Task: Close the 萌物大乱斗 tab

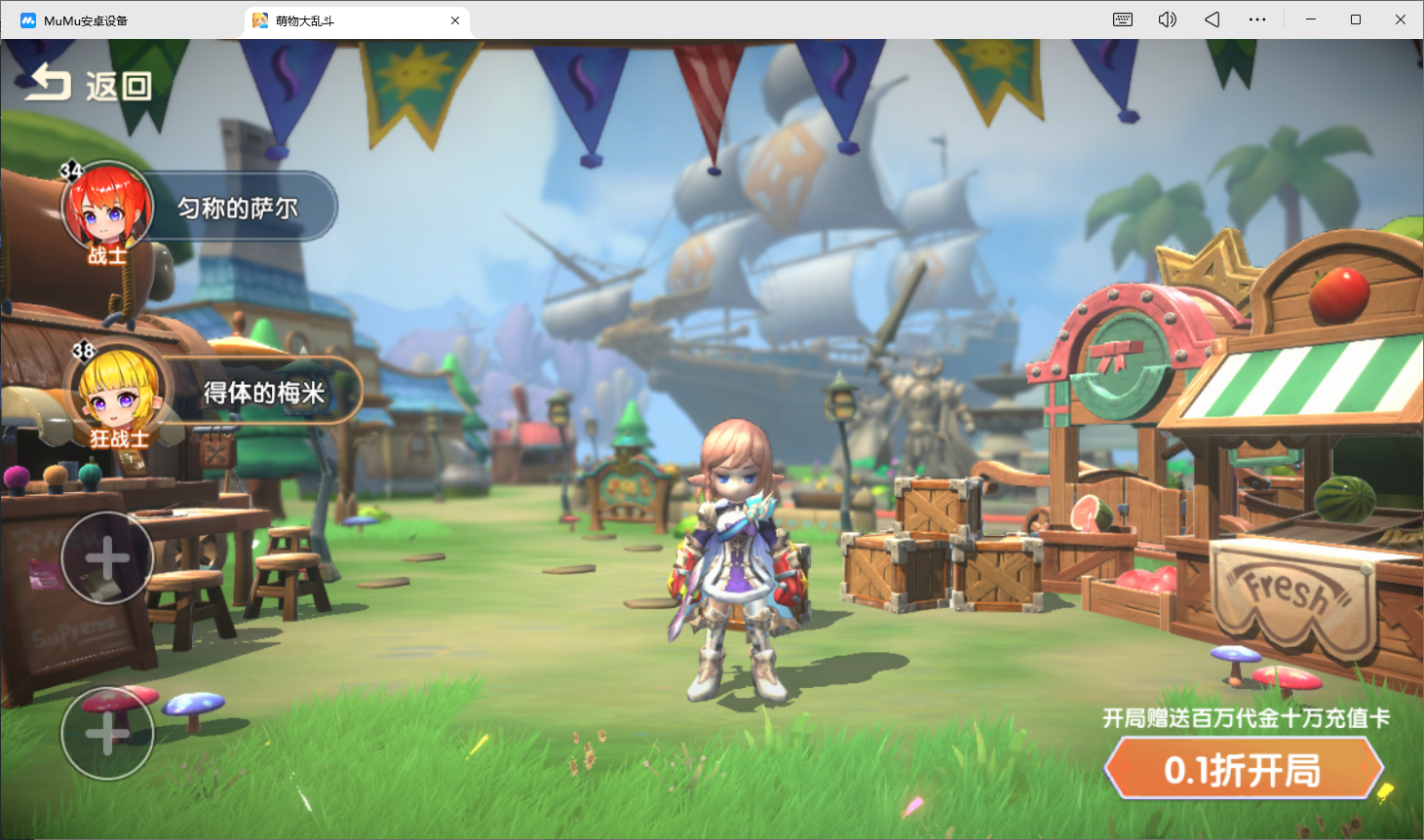Action: click(x=455, y=20)
